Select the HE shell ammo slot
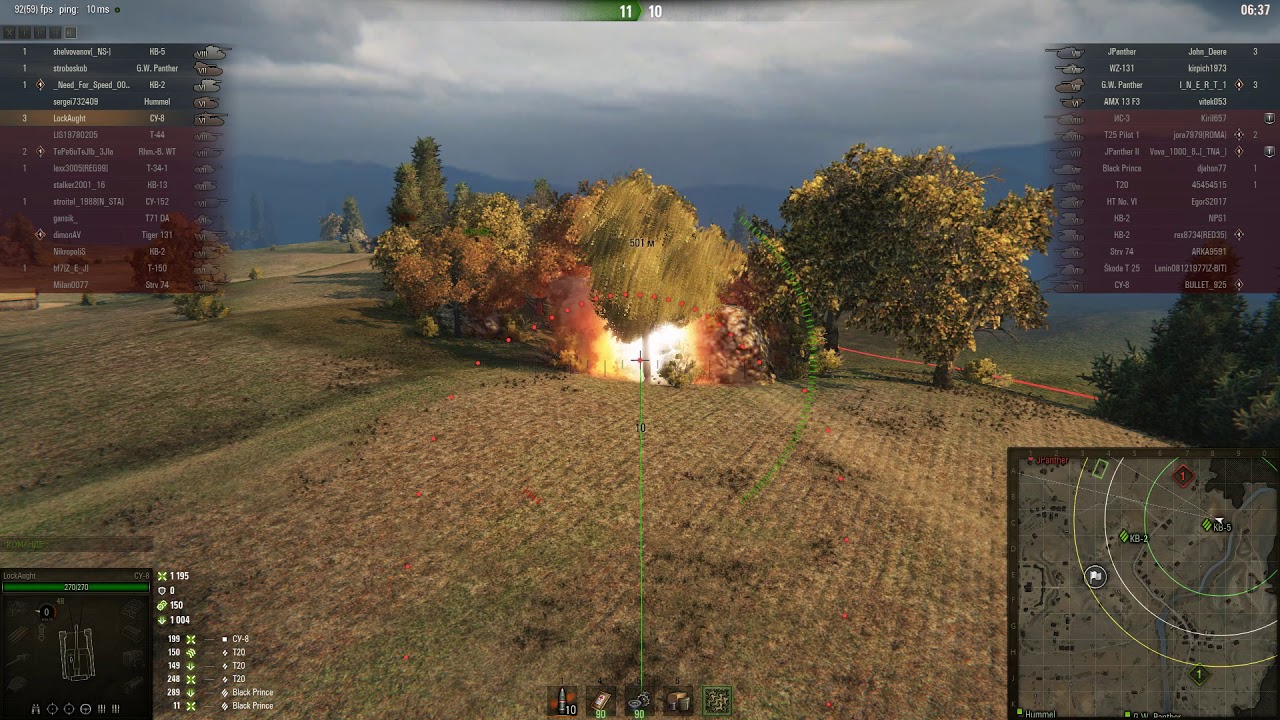Screen dimensions: 1280x720 pos(565,700)
